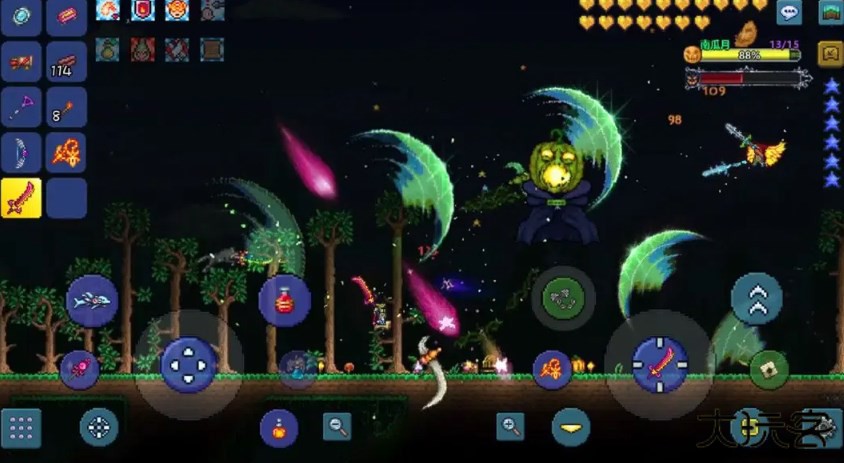Activate the grappling hook button
The height and width of the screenshot is (463, 844).
[x=563, y=297]
